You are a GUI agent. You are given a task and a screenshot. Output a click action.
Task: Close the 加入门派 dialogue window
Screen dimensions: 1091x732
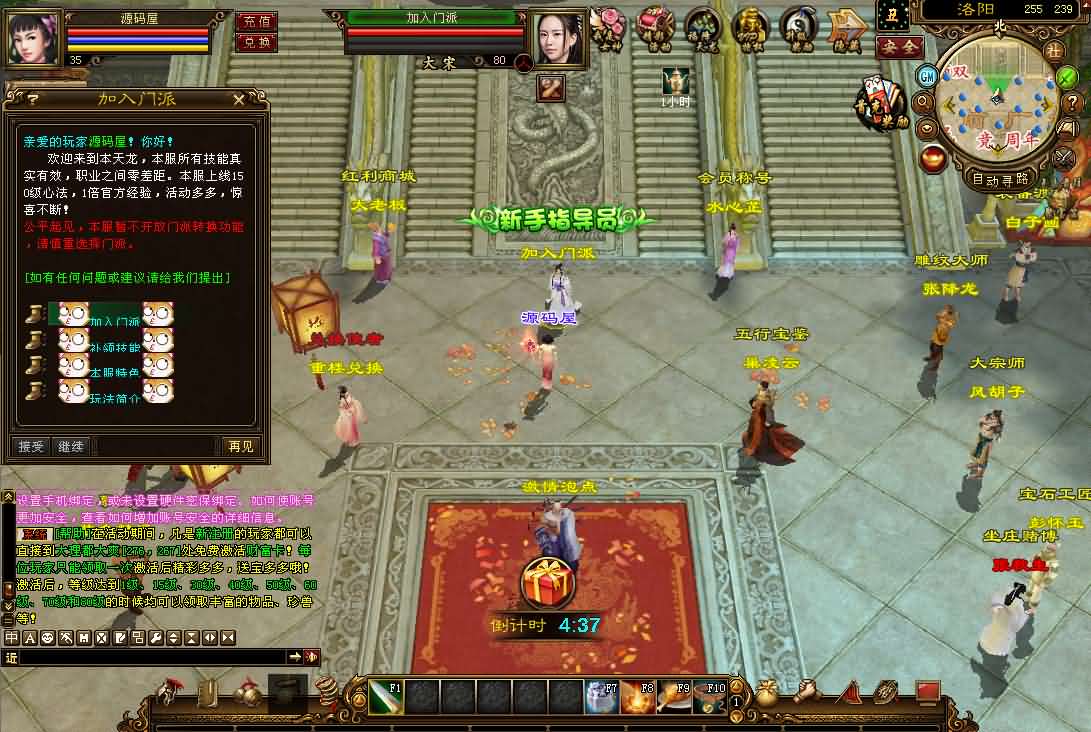click(x=238, y=99)
